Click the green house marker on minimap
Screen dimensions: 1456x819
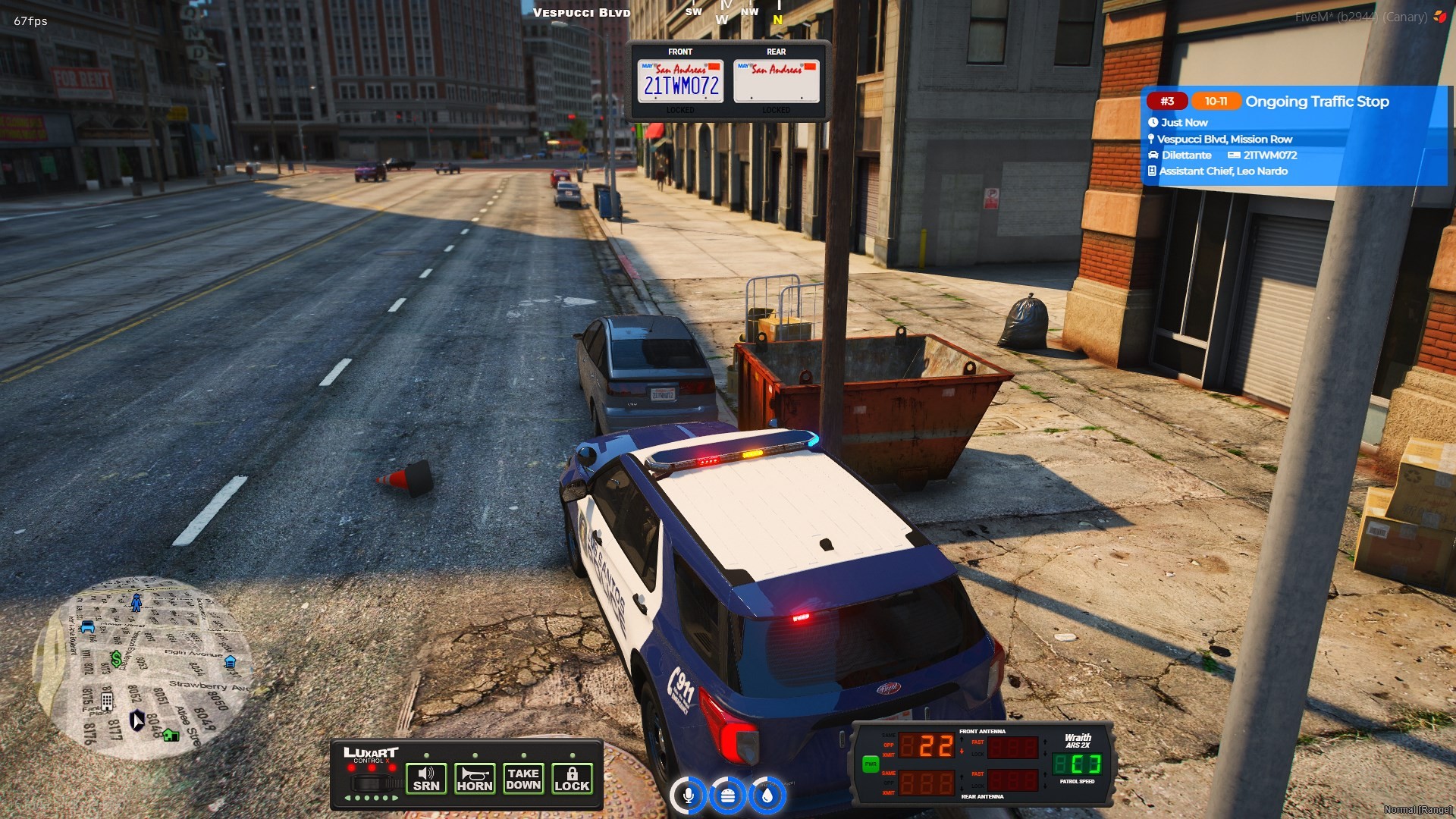point(171,735)
